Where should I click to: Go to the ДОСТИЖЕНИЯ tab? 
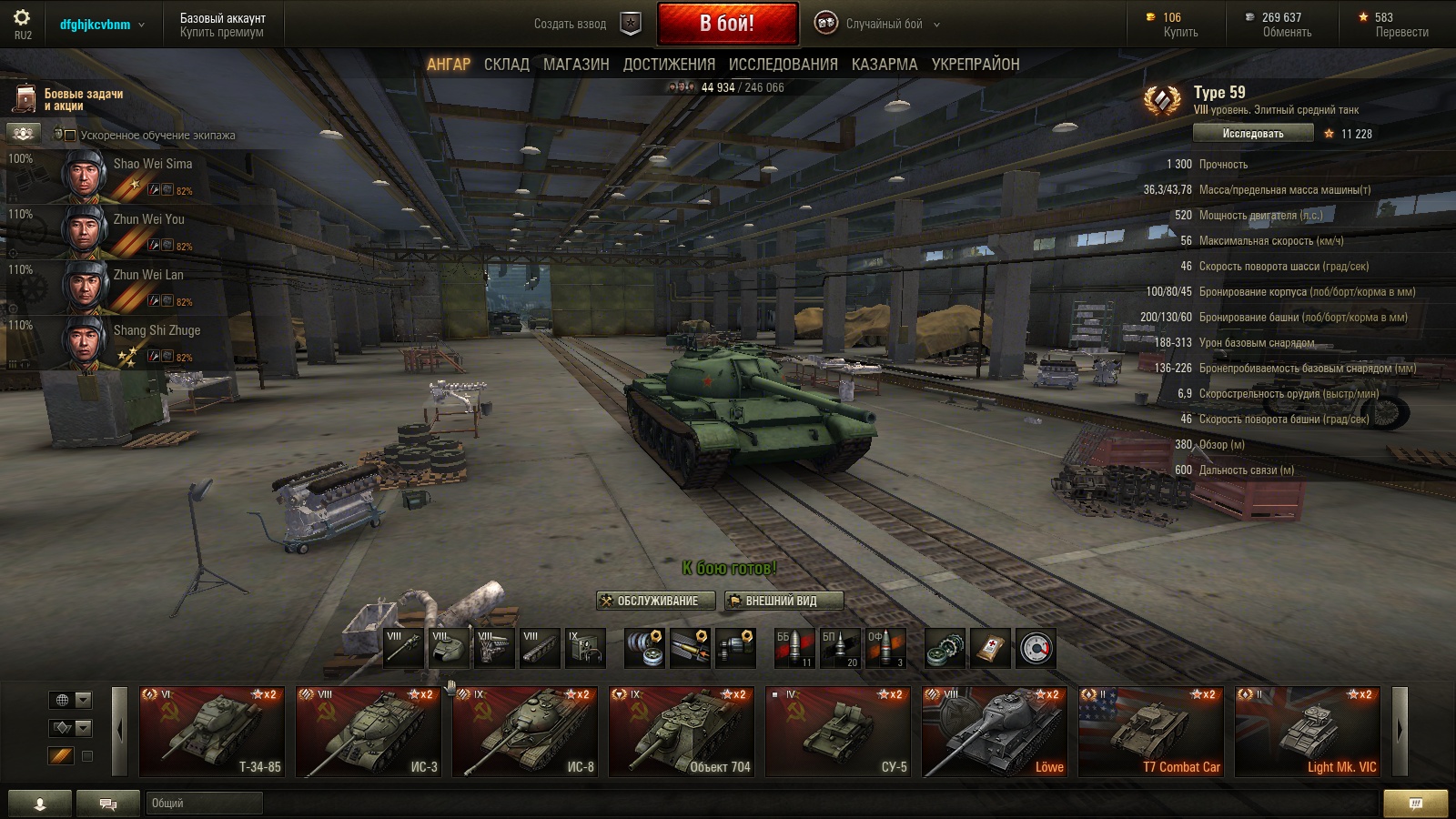[669, 65]
